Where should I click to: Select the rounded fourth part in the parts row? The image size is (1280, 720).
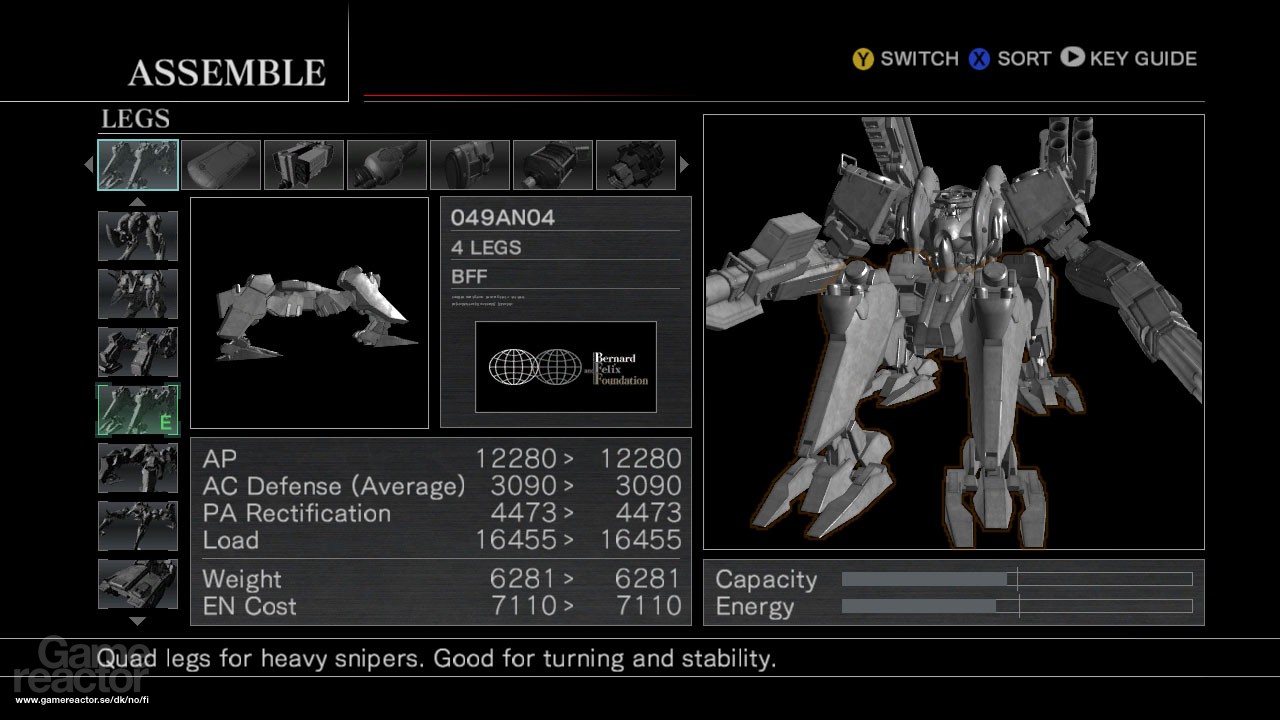pos(387,163)
